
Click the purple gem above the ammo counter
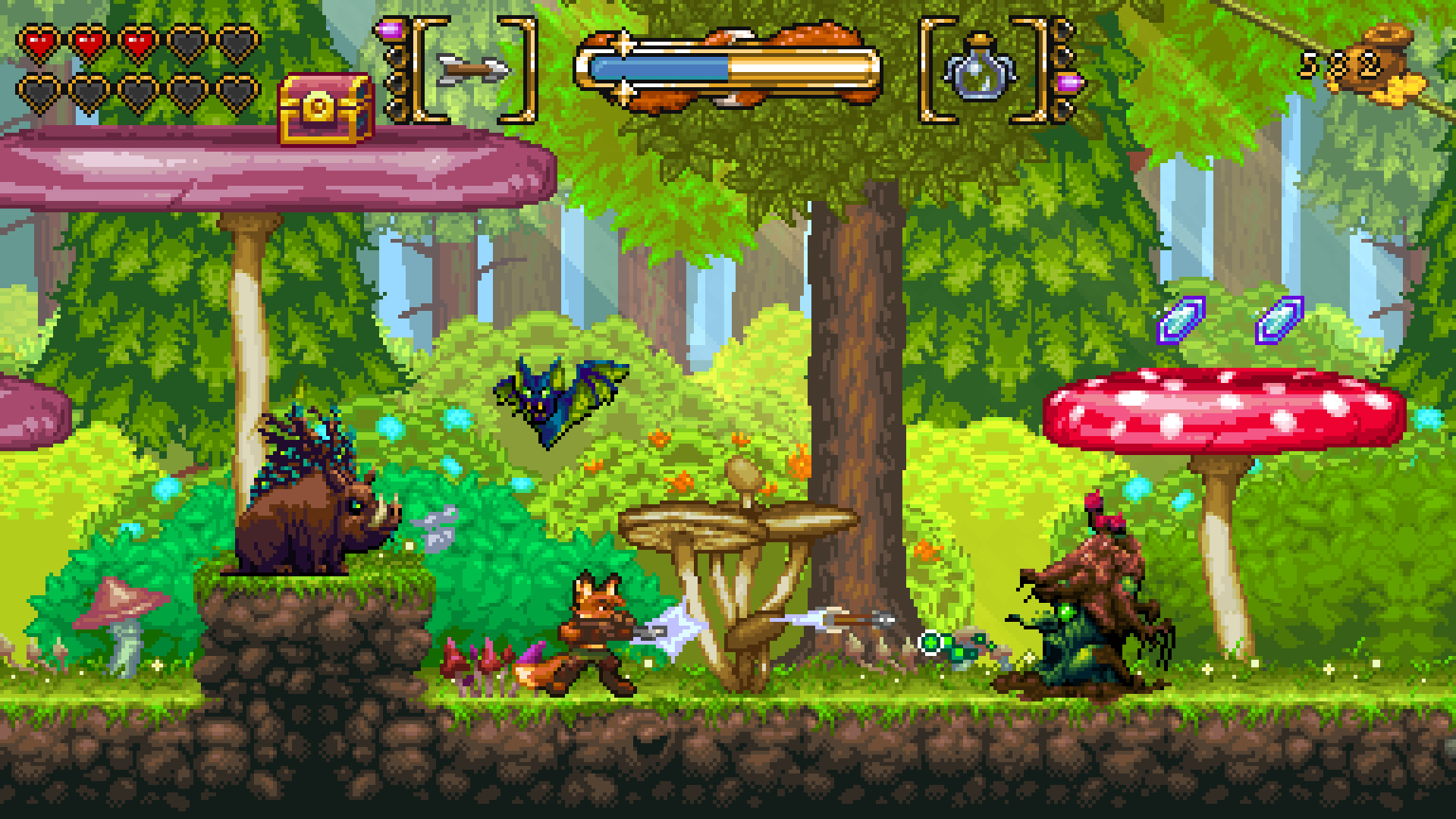pyautogui.click(x=390, y=30)
